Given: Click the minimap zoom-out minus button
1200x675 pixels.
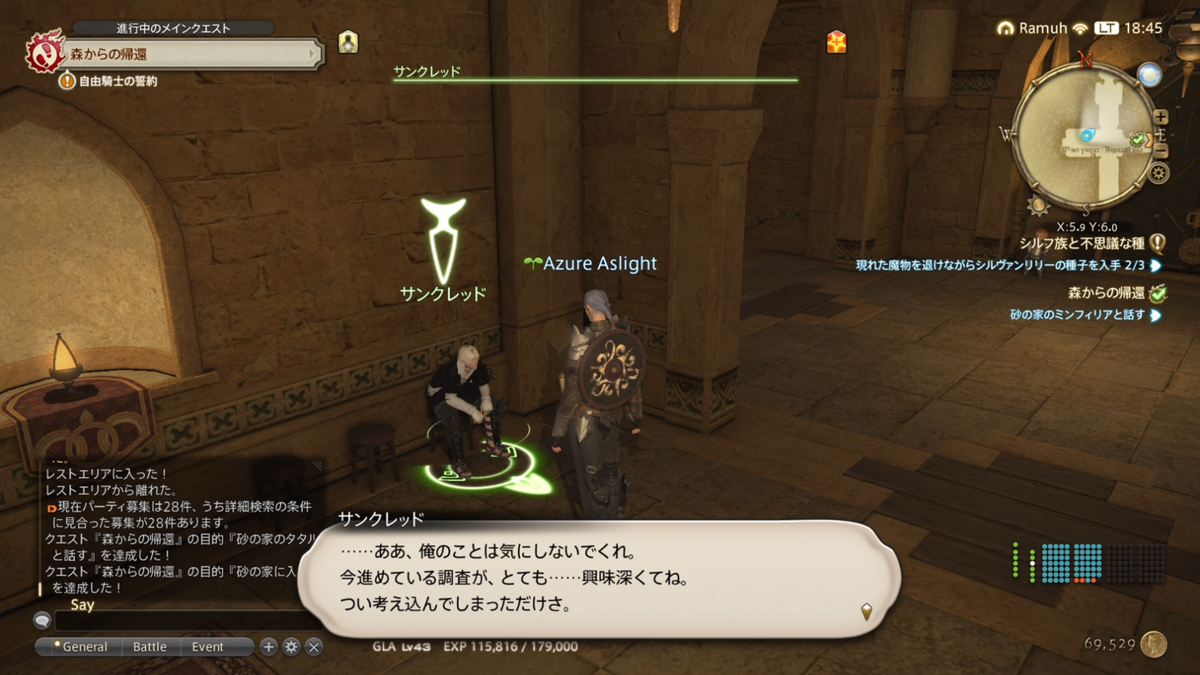Looking at the screenshot, I should point(1160,151).
